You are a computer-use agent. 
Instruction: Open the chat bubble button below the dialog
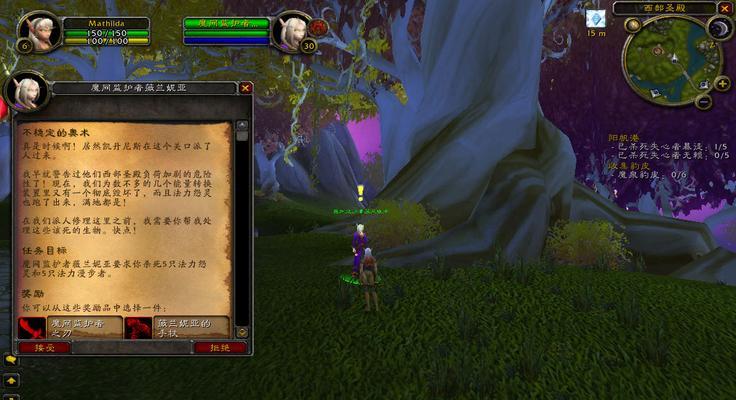pos(11,358)
